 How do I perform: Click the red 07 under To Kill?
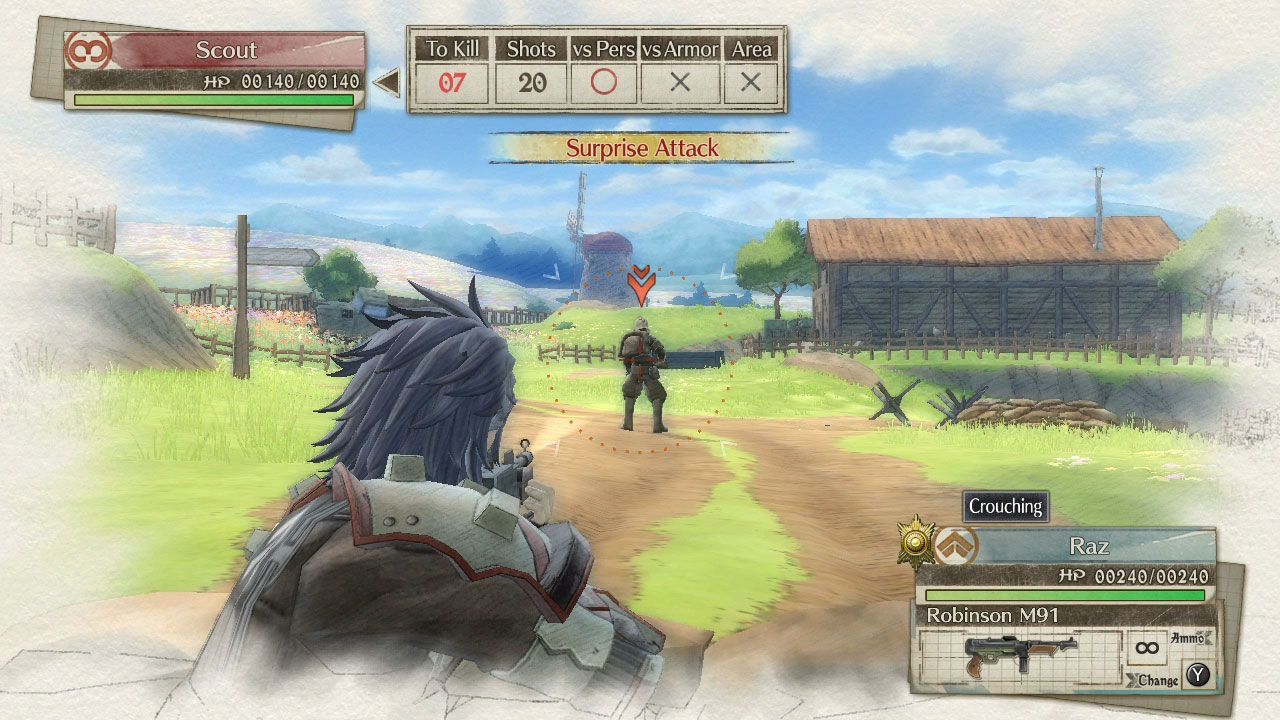[x=452, y=82]
